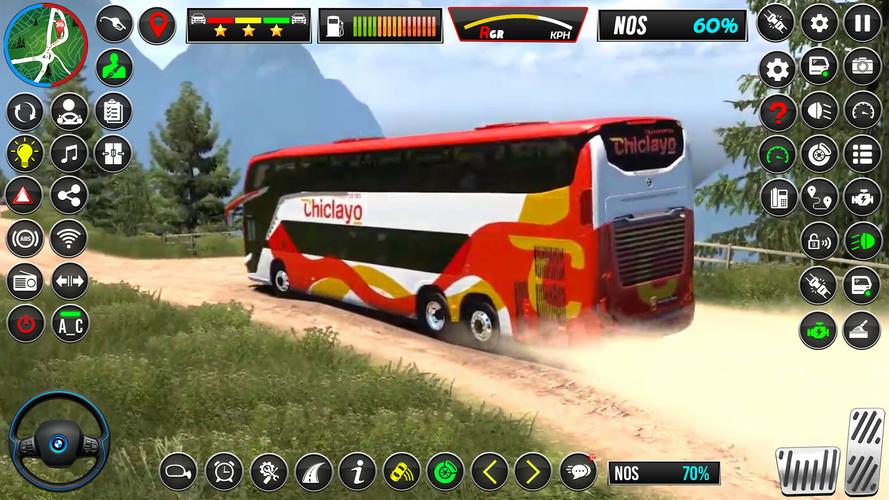This screenshot has height=500, width=889.
Task: Toggle the ABS button
Action: (25, 238)
